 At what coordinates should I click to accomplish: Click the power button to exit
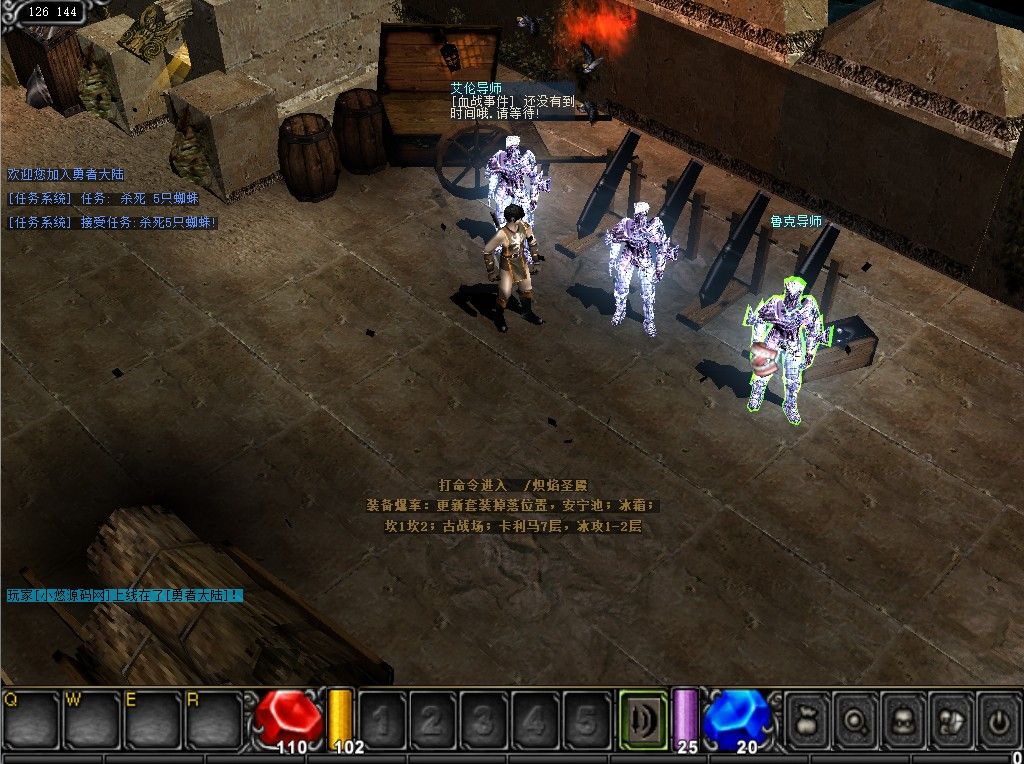[x=999, y=719]
